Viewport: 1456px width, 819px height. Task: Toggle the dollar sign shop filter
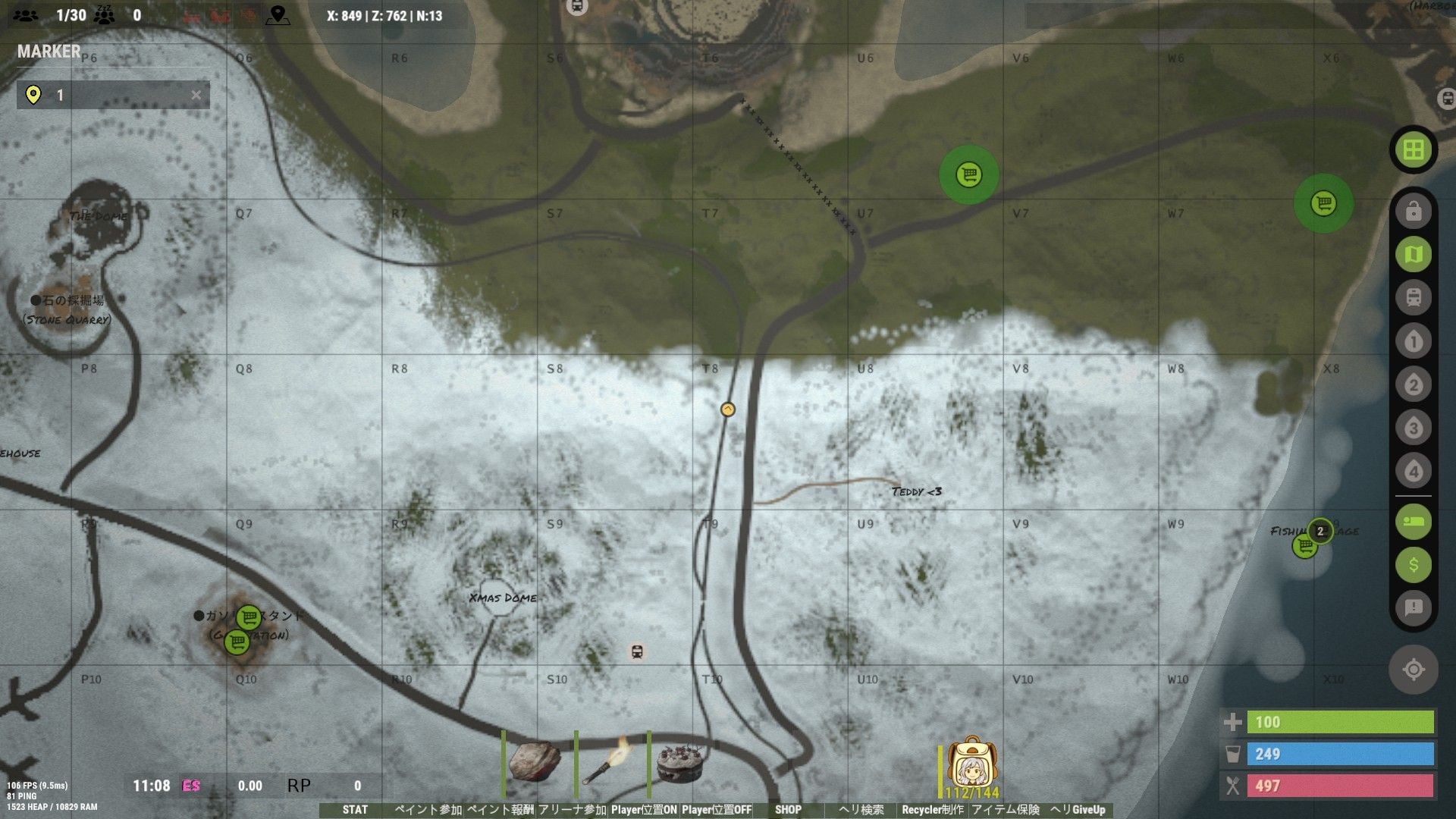[1414, 565]
